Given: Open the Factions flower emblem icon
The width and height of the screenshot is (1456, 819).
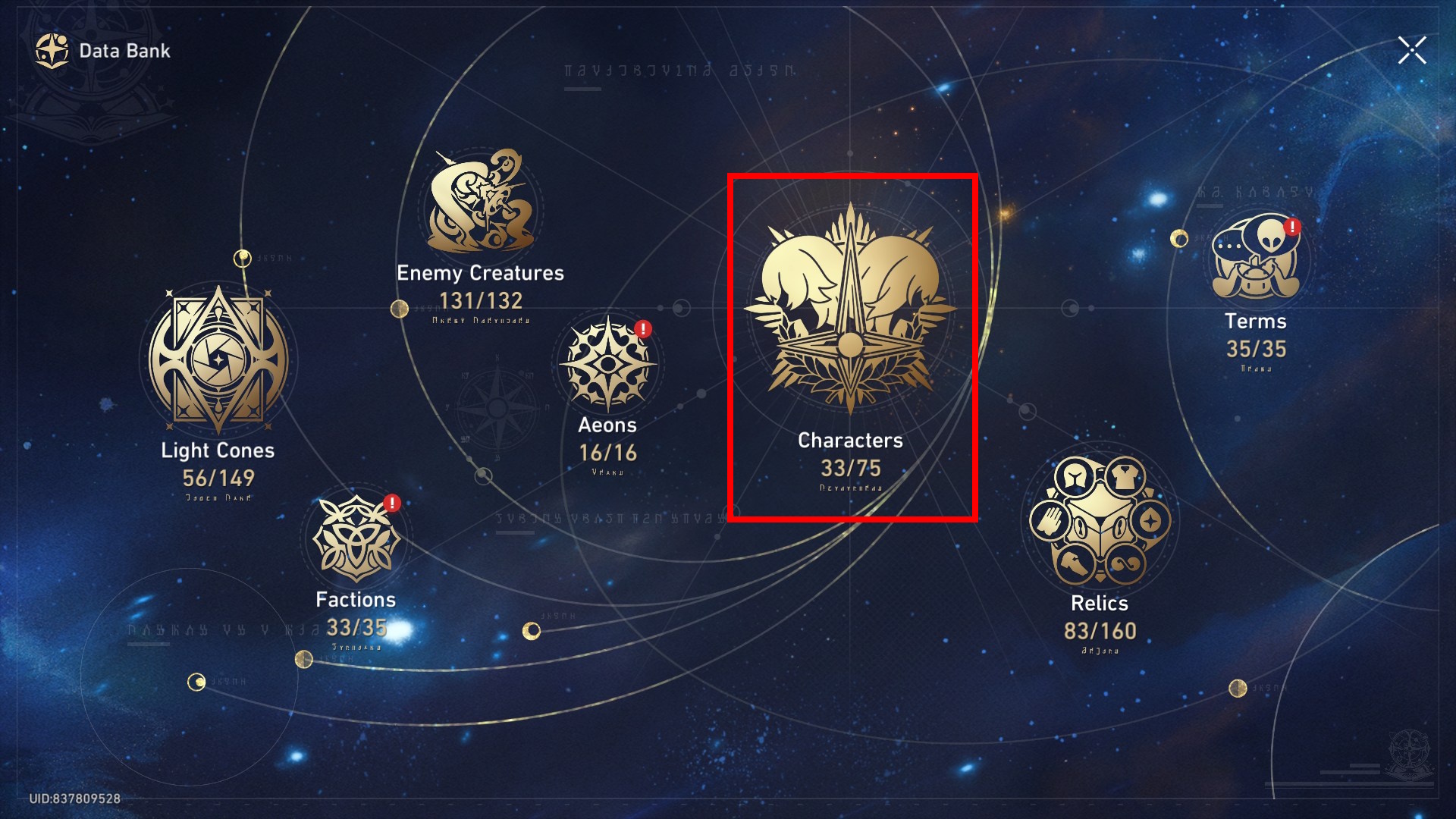Looking at the screenshot, I should click(354, 538).
